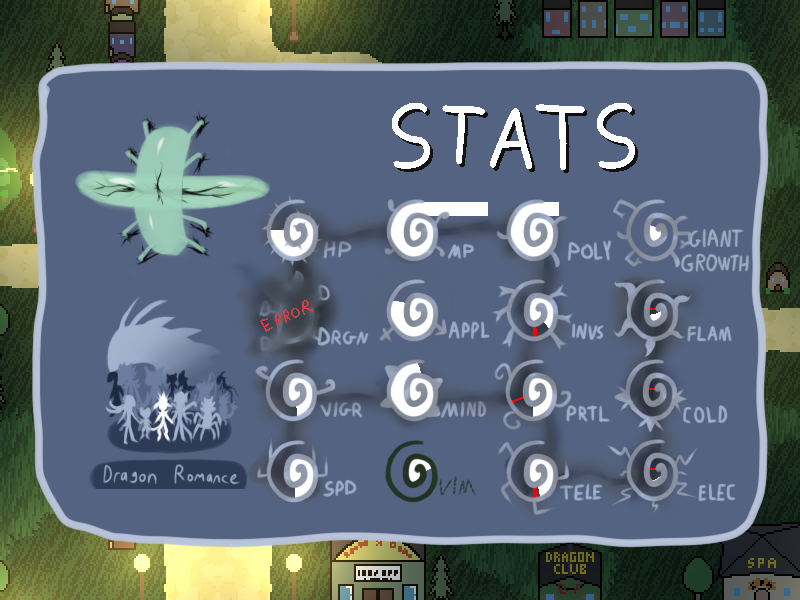Screen dimensions: 800x600
Task: Select the PRTL stat spiral
Action: 535,392
